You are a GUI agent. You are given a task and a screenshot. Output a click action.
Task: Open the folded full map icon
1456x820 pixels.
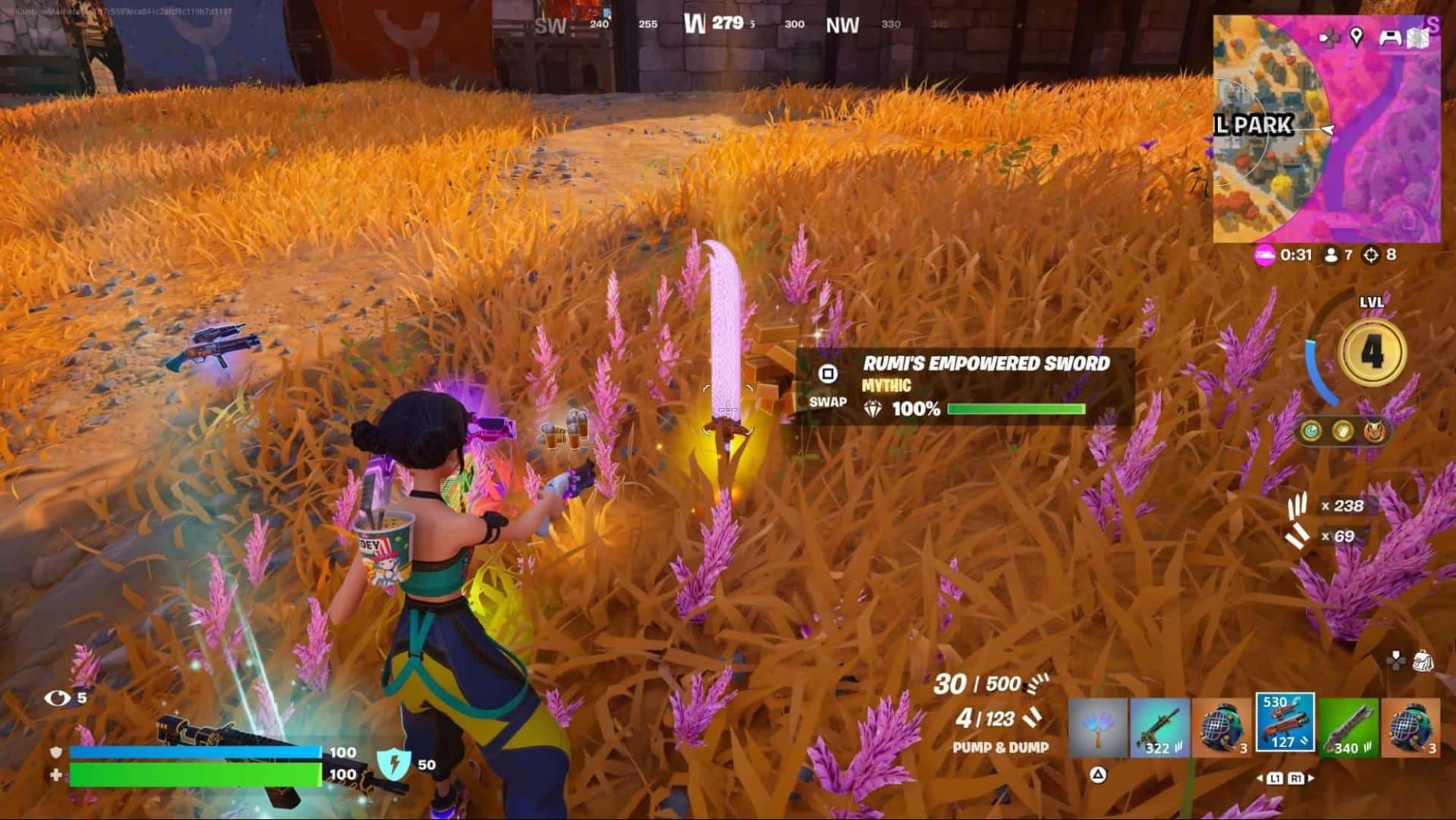coord(1417,38)
